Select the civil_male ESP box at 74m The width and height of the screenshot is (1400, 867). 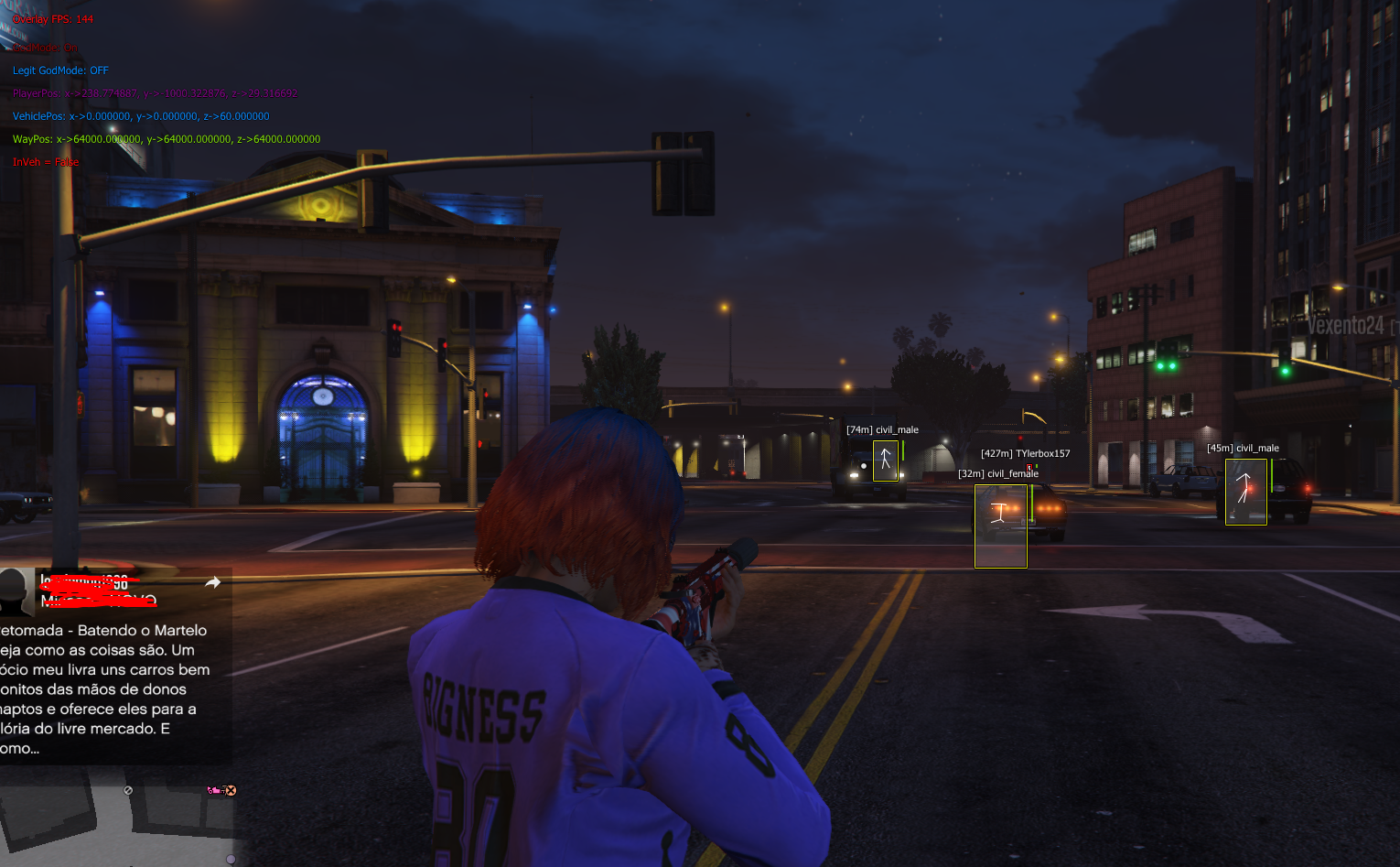click(x=886, y=461)
